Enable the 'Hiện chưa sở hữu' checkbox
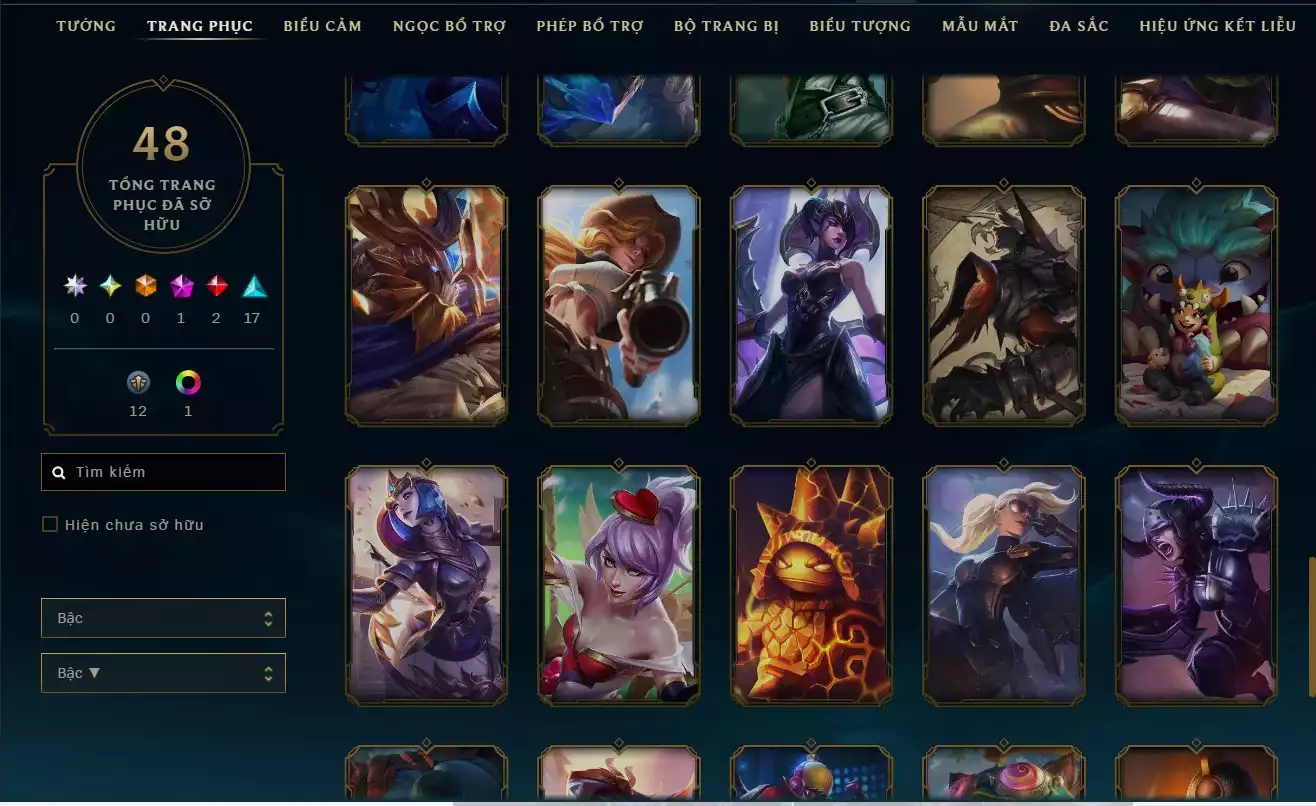The image size is (1316, 806). (49, 524)
